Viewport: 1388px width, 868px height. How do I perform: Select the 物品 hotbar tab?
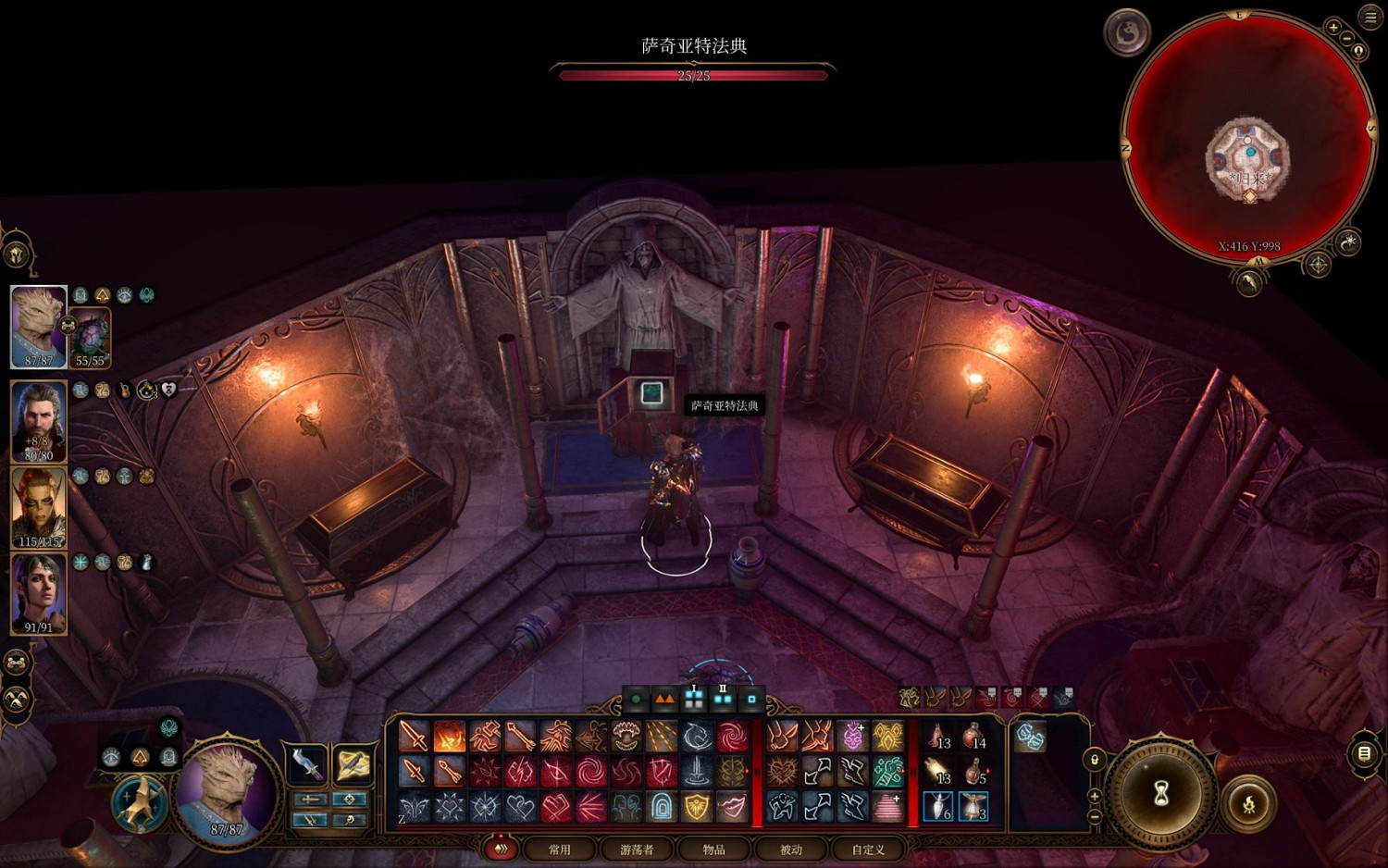(x=713, y=849)
